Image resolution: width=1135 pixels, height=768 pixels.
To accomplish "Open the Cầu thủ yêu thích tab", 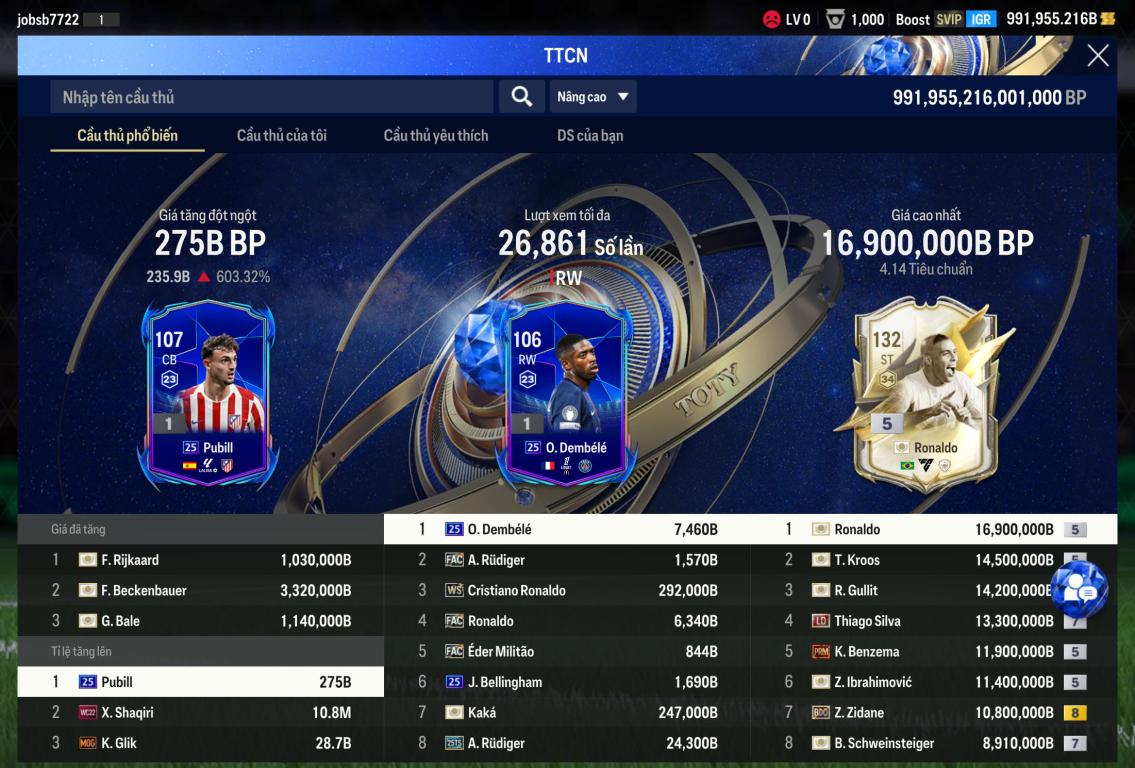I will [436, 135].
